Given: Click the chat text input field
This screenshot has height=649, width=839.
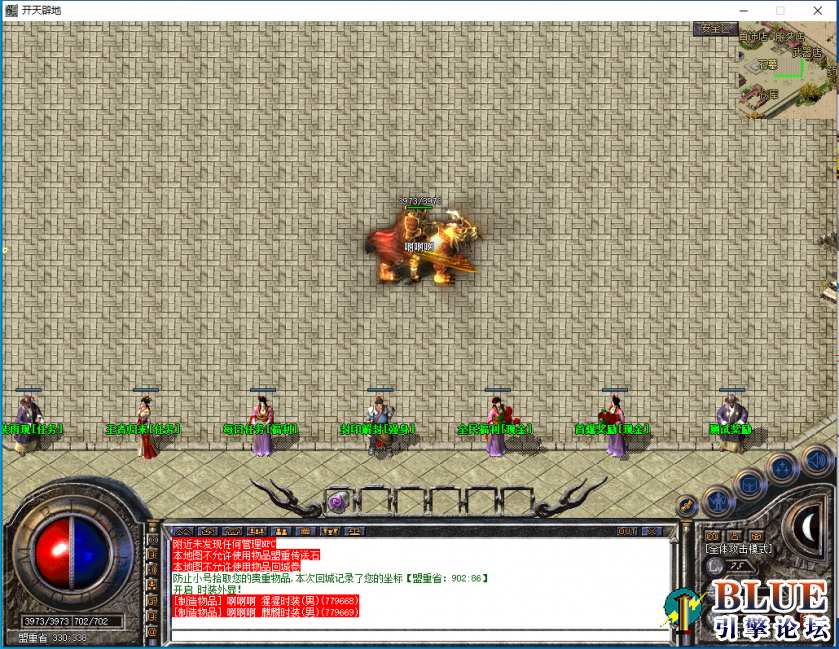Looking at the screenshot, I should [x=418, y=631].
